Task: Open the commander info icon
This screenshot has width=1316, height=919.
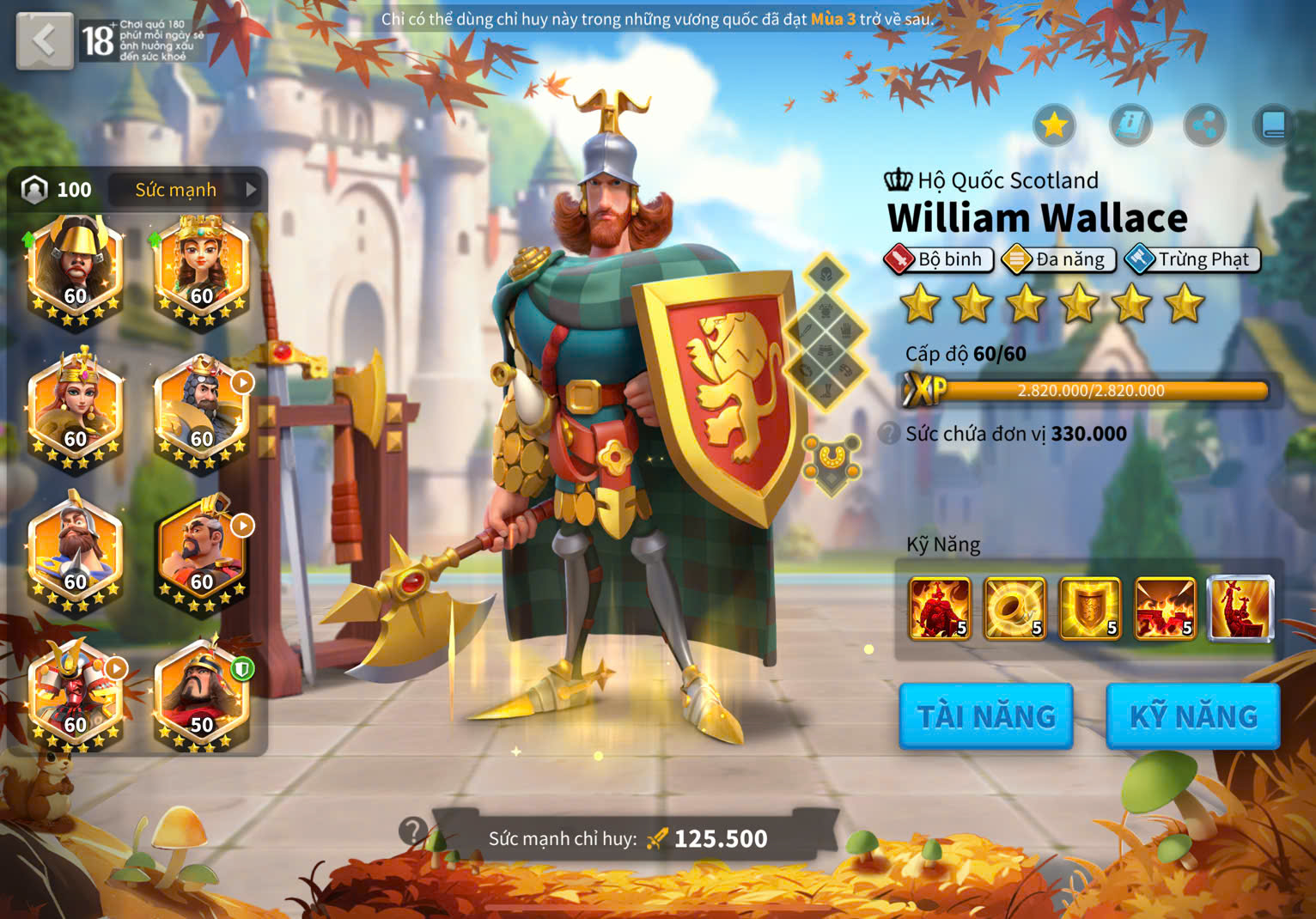Action: click(x=1130, y=126)
